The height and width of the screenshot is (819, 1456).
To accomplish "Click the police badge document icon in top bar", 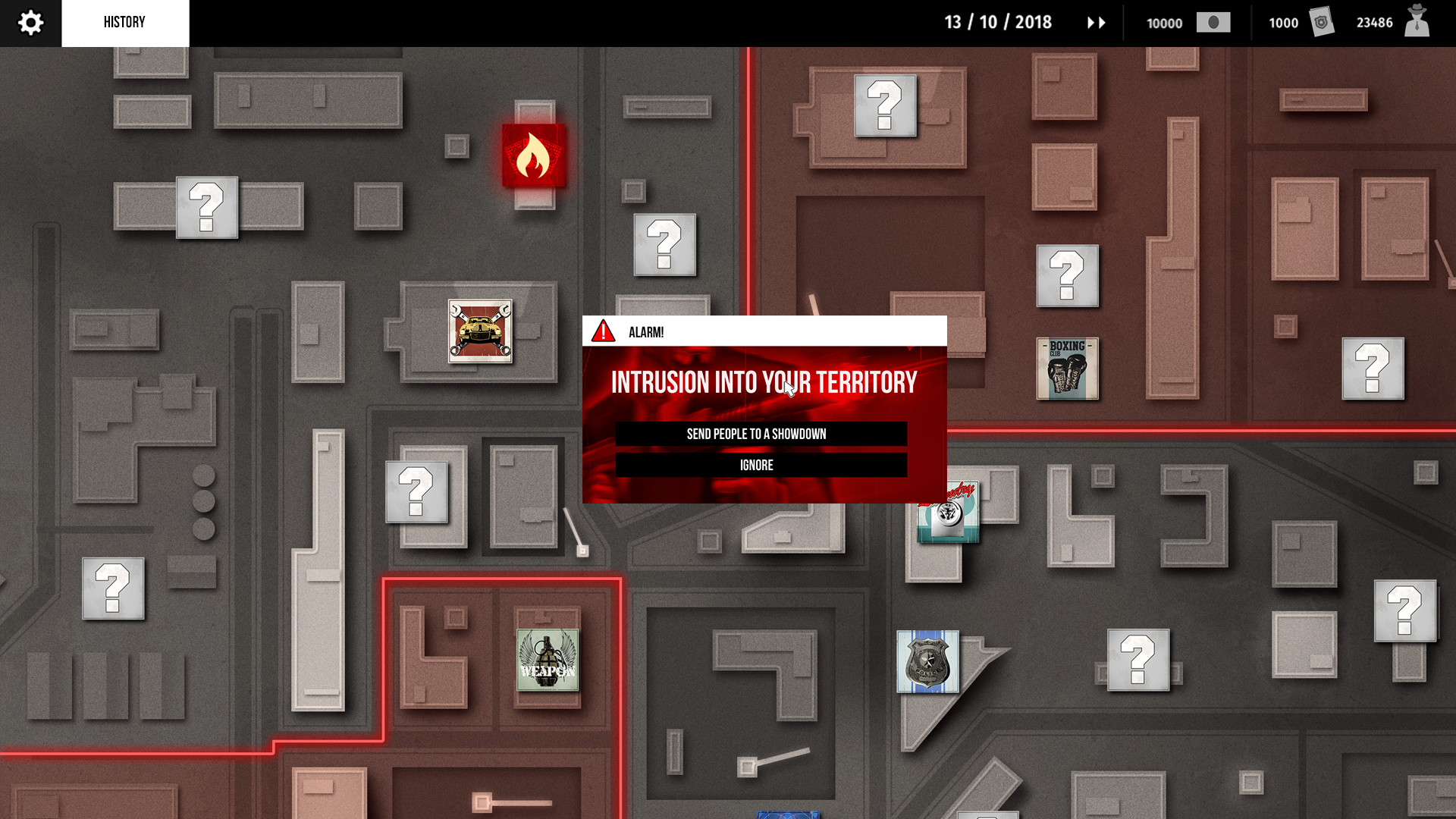I will pos(1322,23).
